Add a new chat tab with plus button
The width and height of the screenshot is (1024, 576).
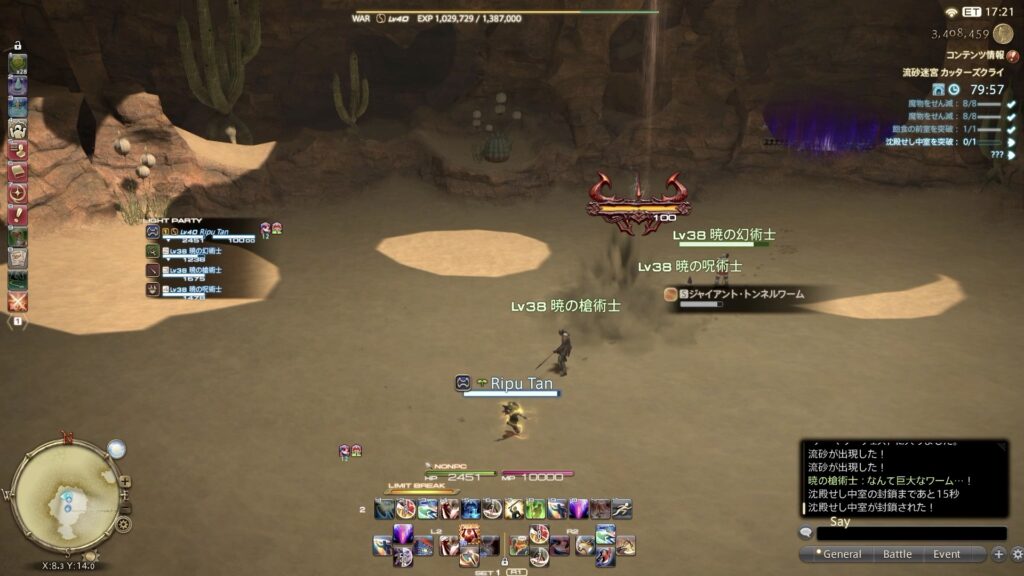pyautogui.click(x=998, y=554)
